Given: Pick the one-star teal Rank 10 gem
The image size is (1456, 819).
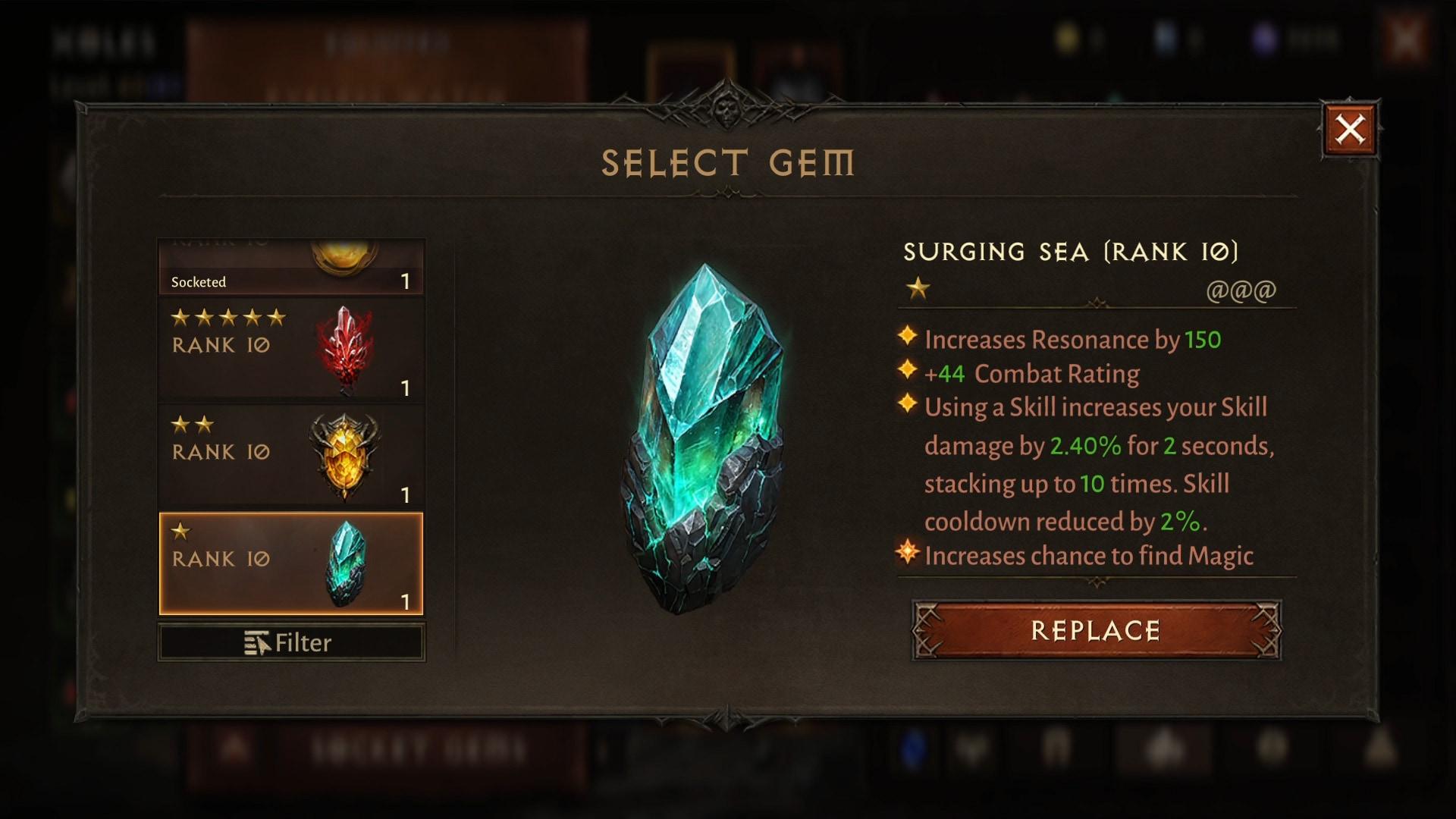Looking at the screenshot, I should [x=291, y=563].
